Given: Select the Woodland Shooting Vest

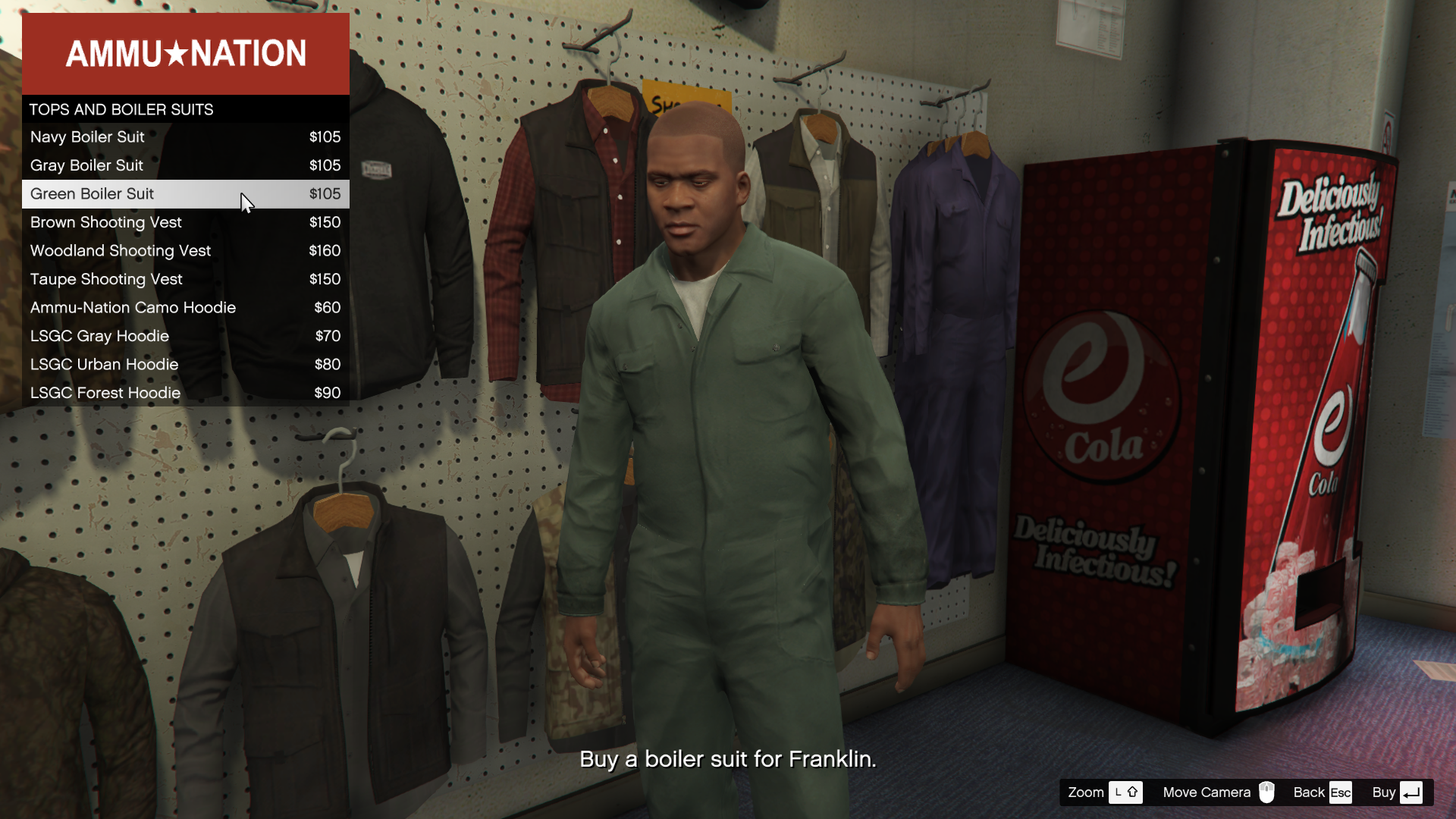Looking at the screenshot, I should [120, 250].
